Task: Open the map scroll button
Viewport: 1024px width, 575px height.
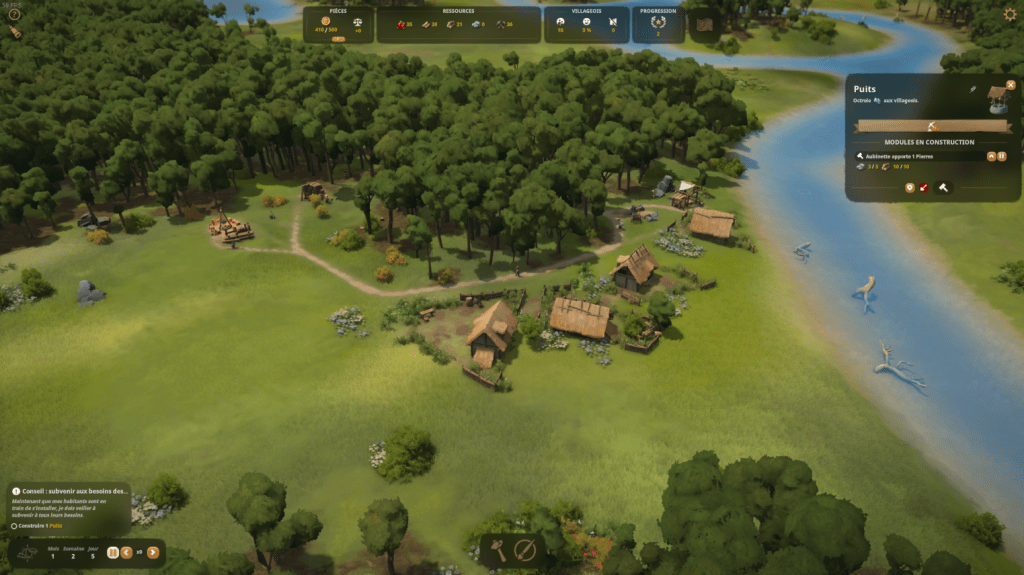Action: tap(705, 24)
